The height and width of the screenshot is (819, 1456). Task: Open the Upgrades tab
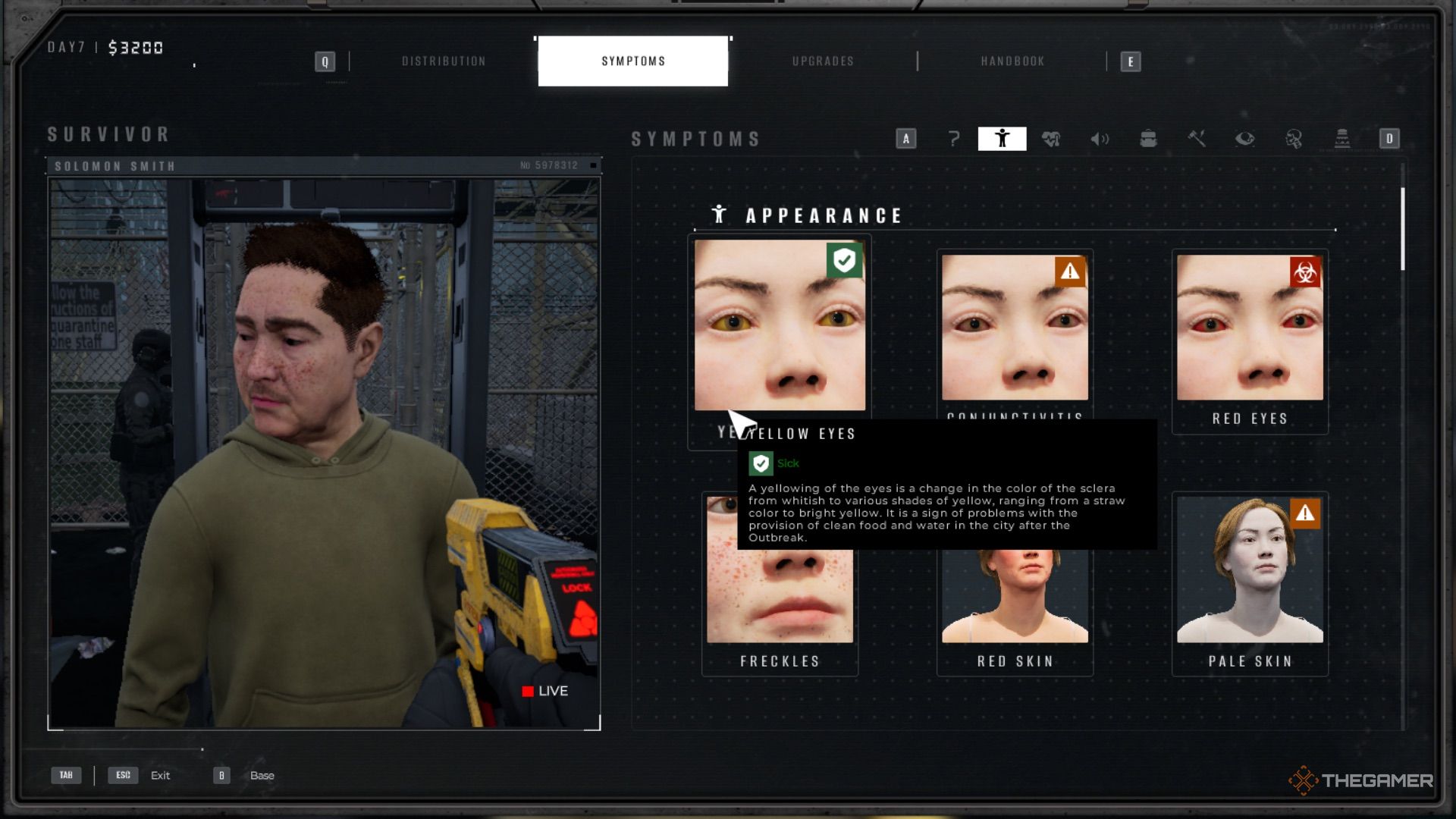click(823, 61)
